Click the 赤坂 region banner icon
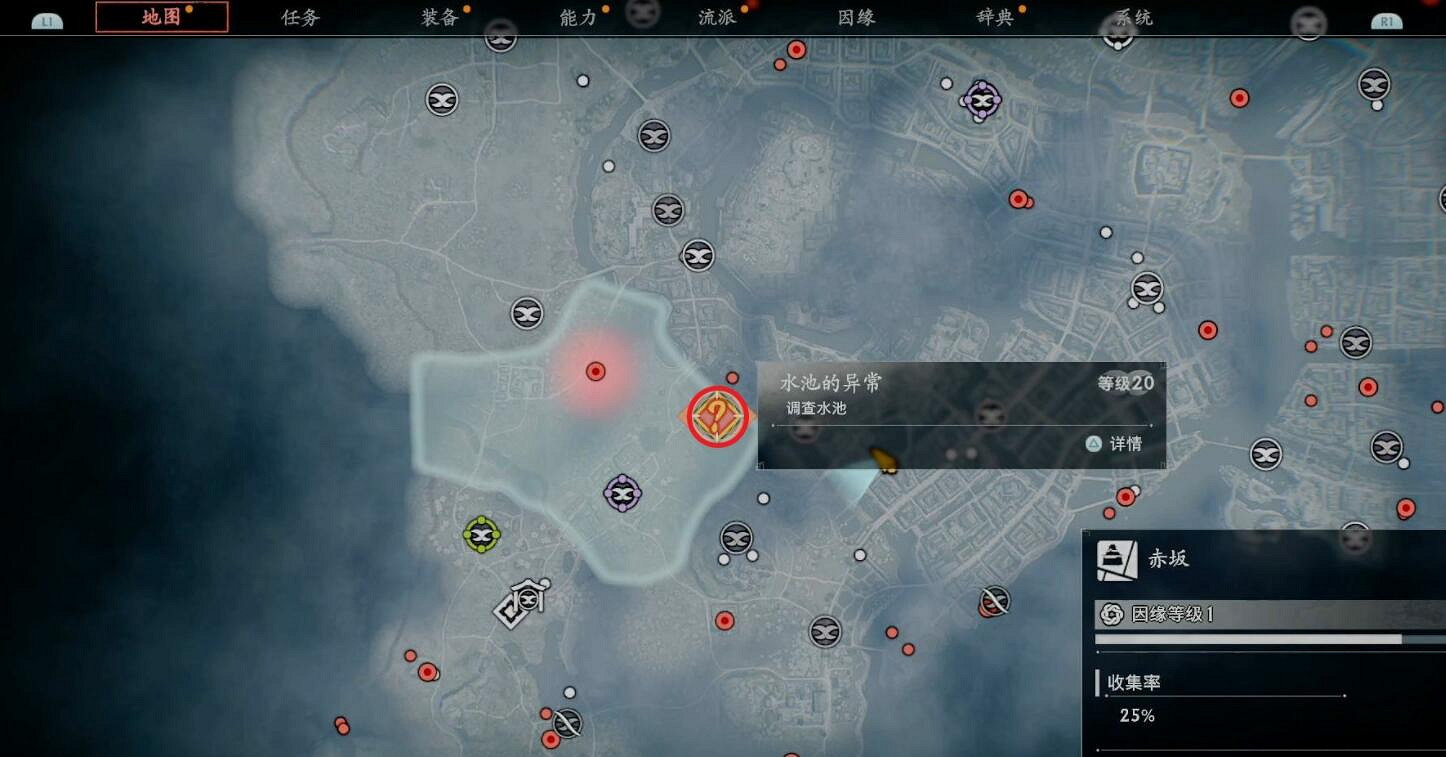Image resolution: width=1446 pixels, height=757 pixels. pos(1118,558)
